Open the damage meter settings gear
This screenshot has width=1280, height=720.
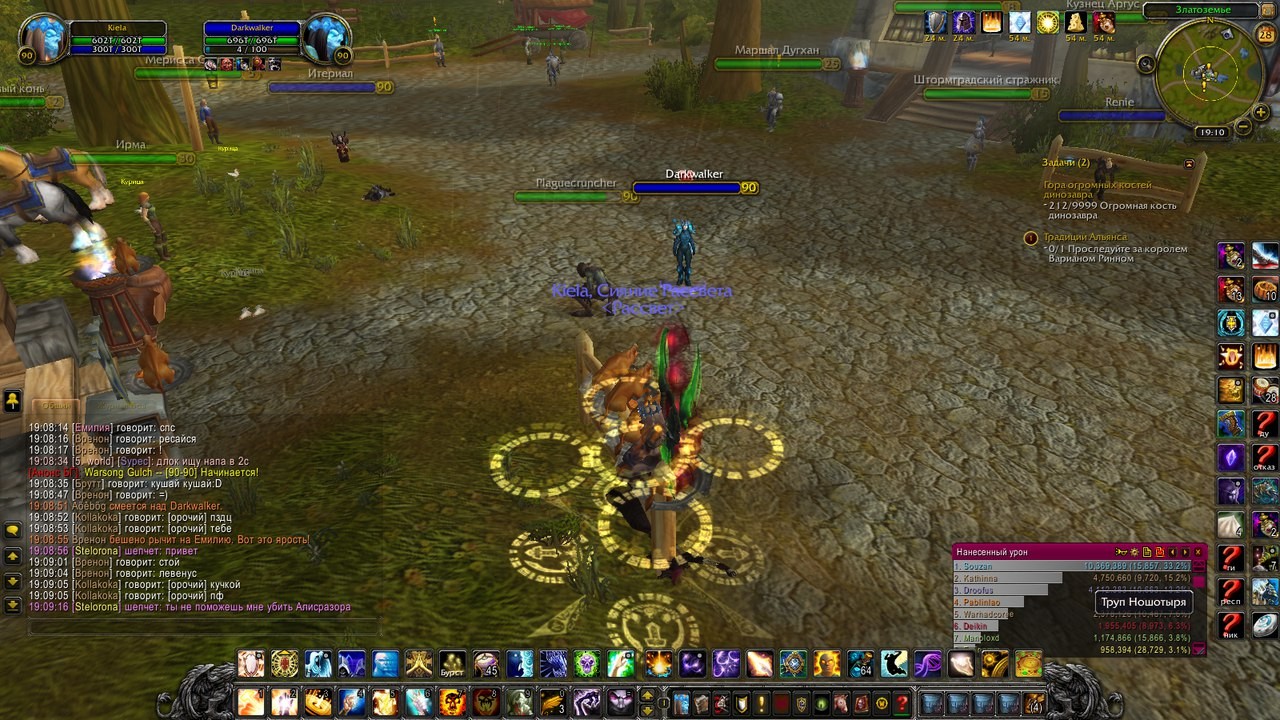(x=1134, y=552)
